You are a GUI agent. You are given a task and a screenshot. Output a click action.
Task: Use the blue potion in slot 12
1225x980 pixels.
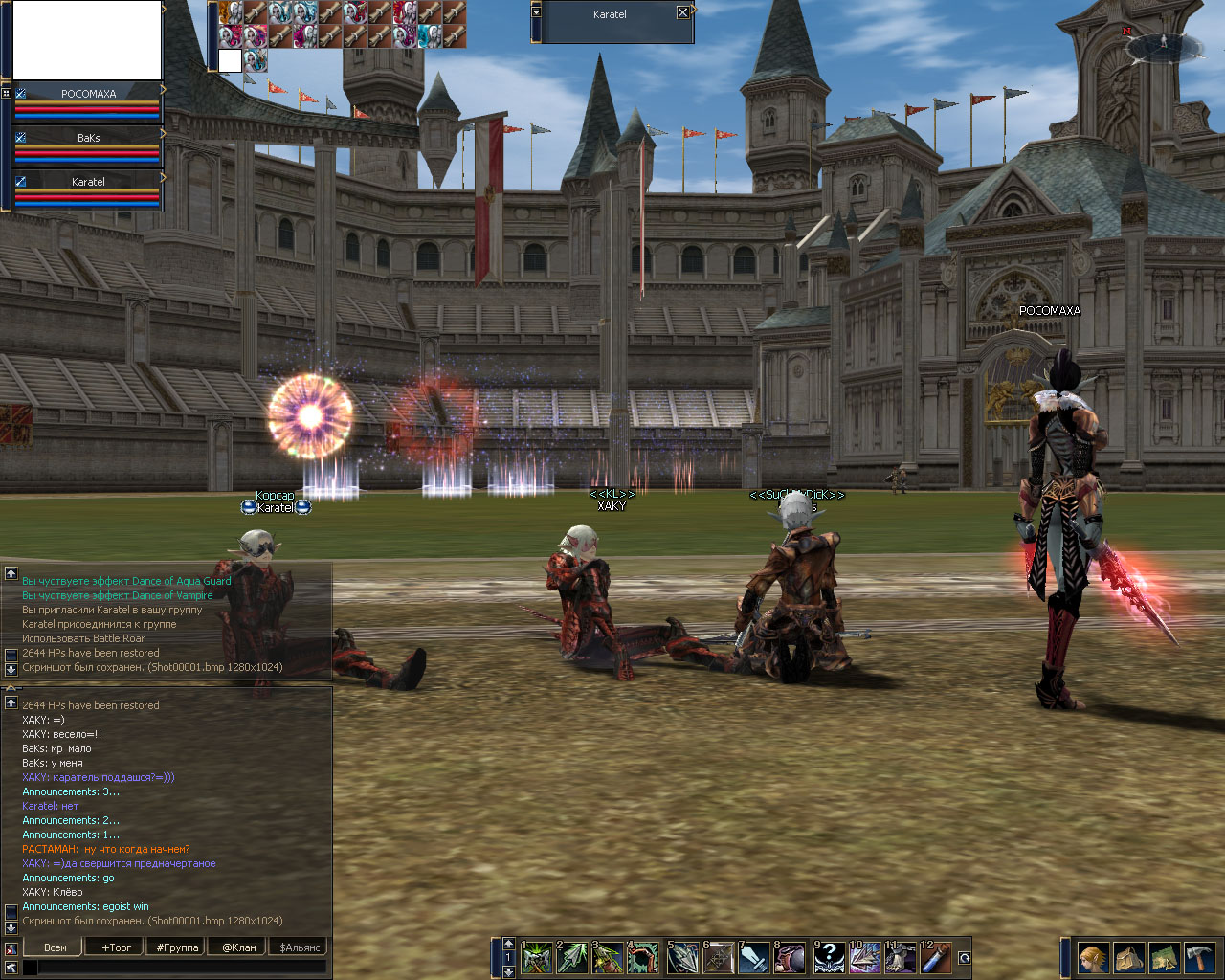coord(937,958)
